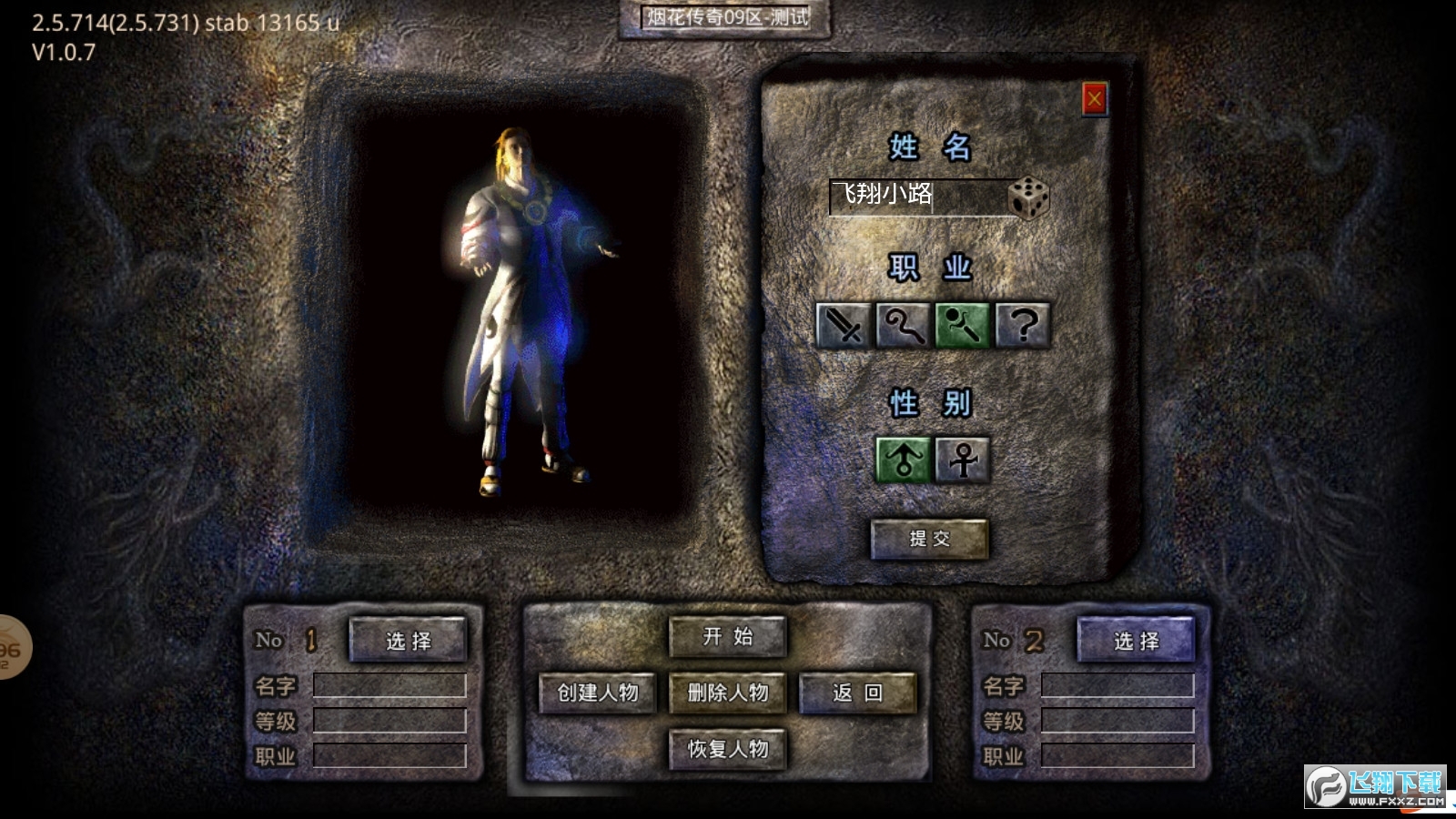Open the 飞翔下载 watermark logo
The width and height of the screenshot is (1456, 819).
pyautogui.click(x=1375, y=787)
